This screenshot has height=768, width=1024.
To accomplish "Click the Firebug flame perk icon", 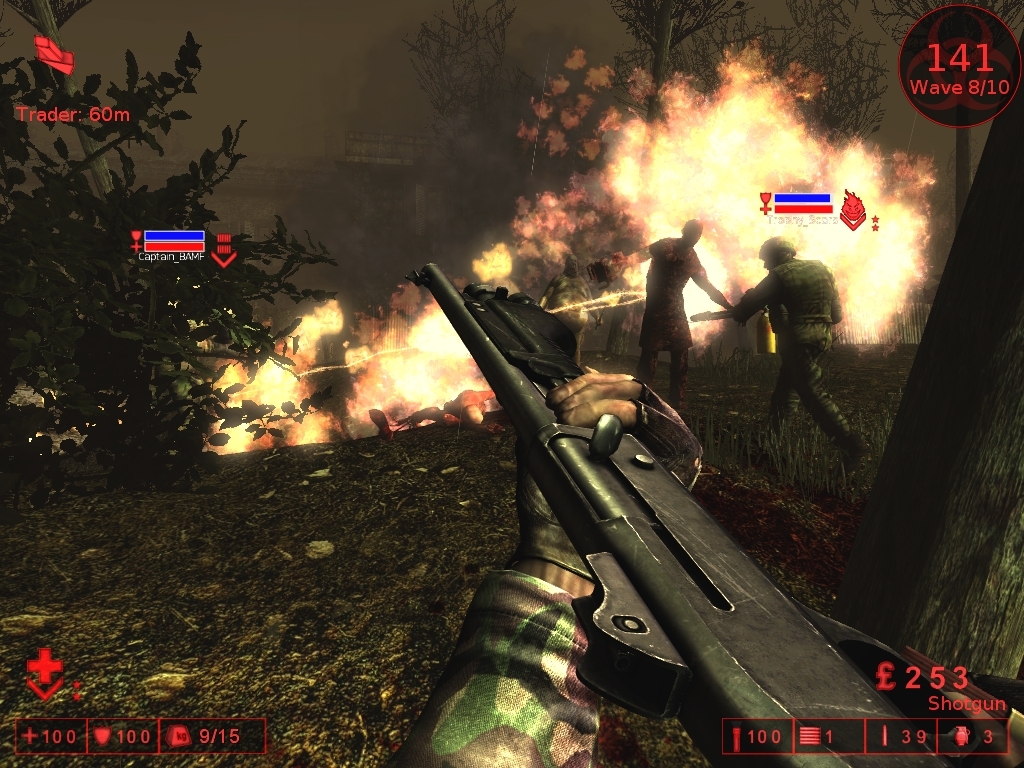I will 852,209.
